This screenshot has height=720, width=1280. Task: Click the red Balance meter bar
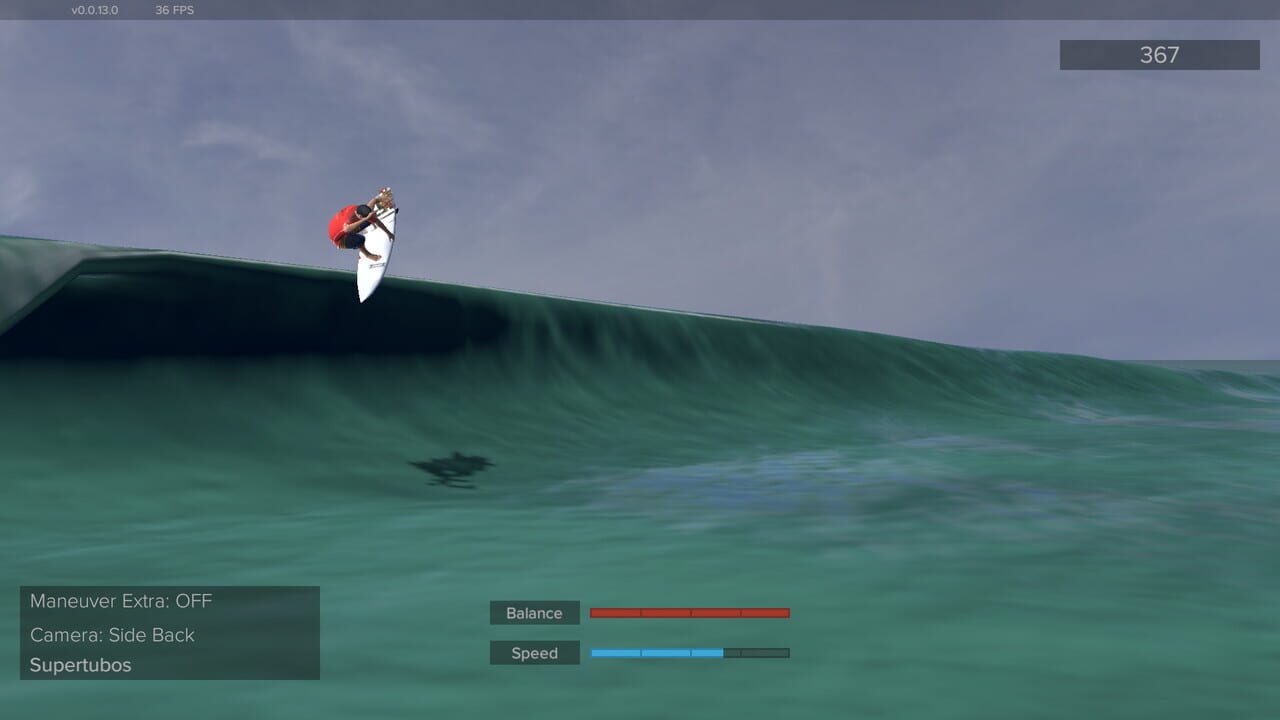point(690,612)
